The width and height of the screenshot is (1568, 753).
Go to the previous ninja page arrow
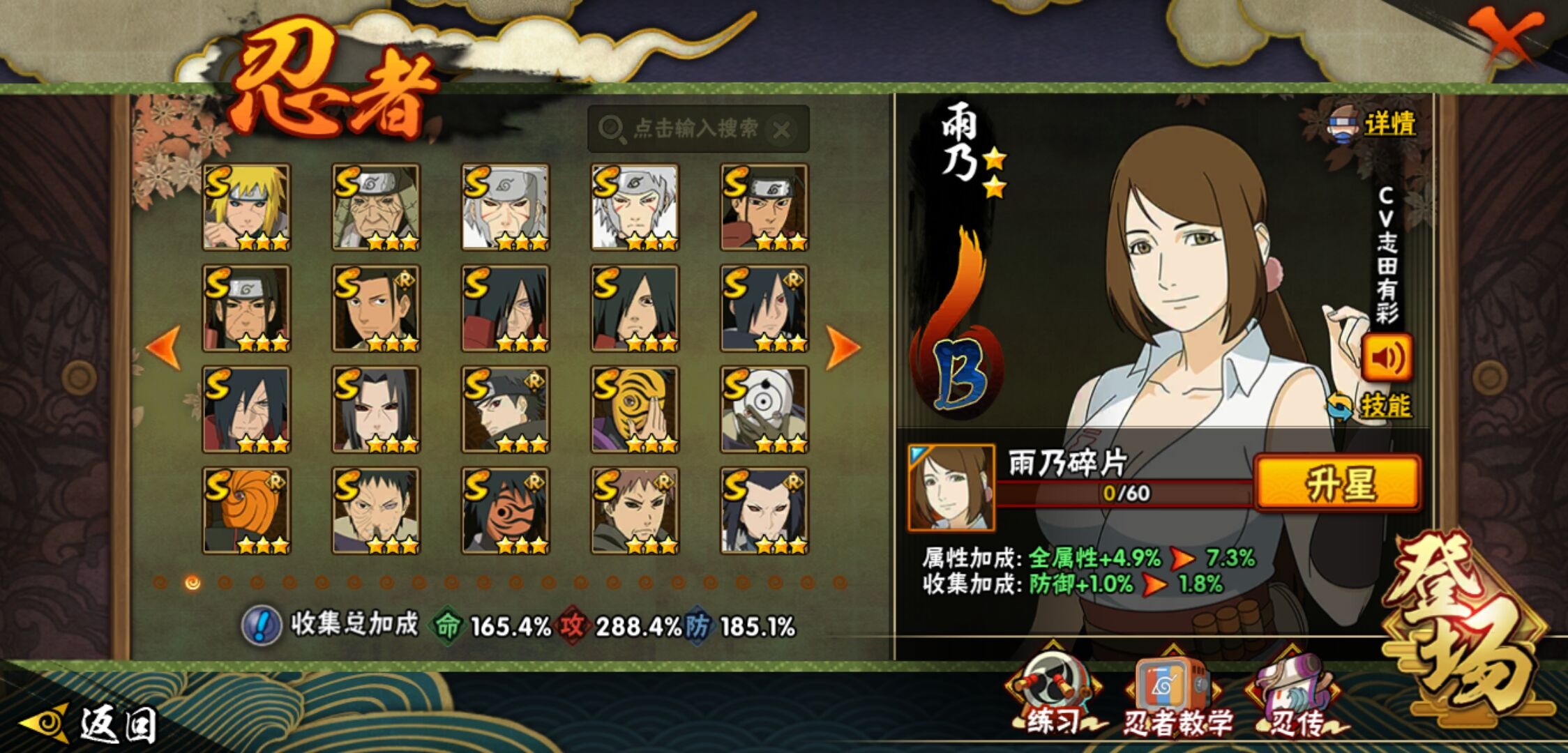(x=164, y=347)
